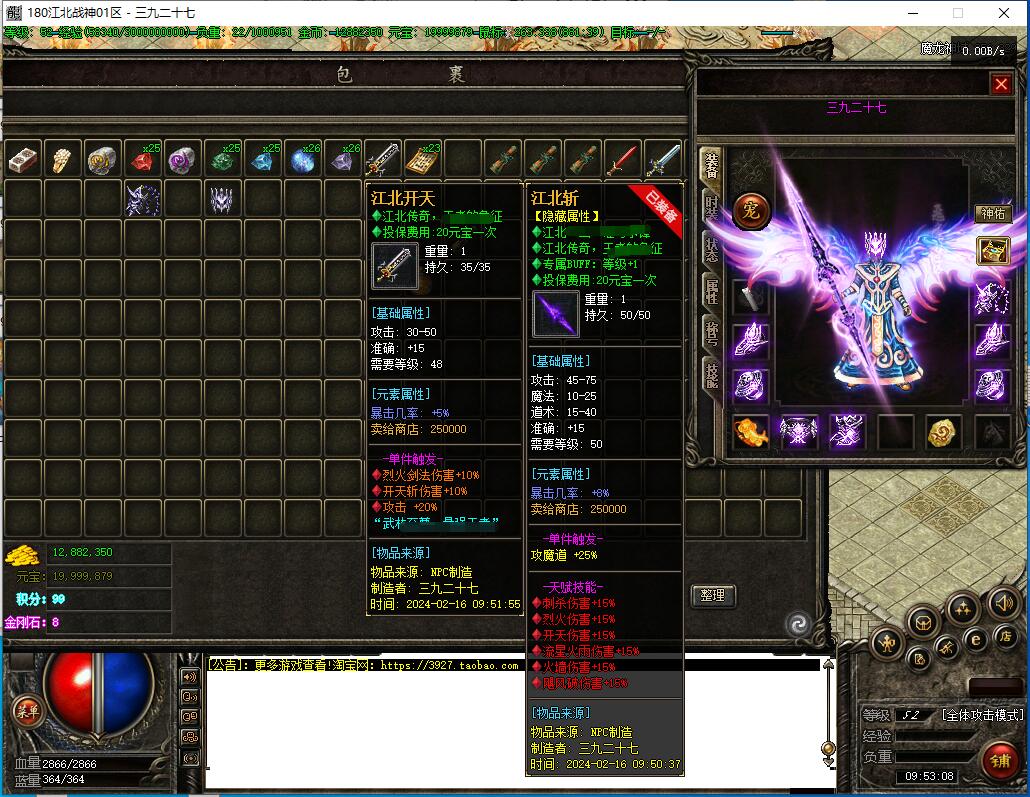1030x797 pixels.
Task: Switch to the 技能 skills tab
Action: point(711,374)
